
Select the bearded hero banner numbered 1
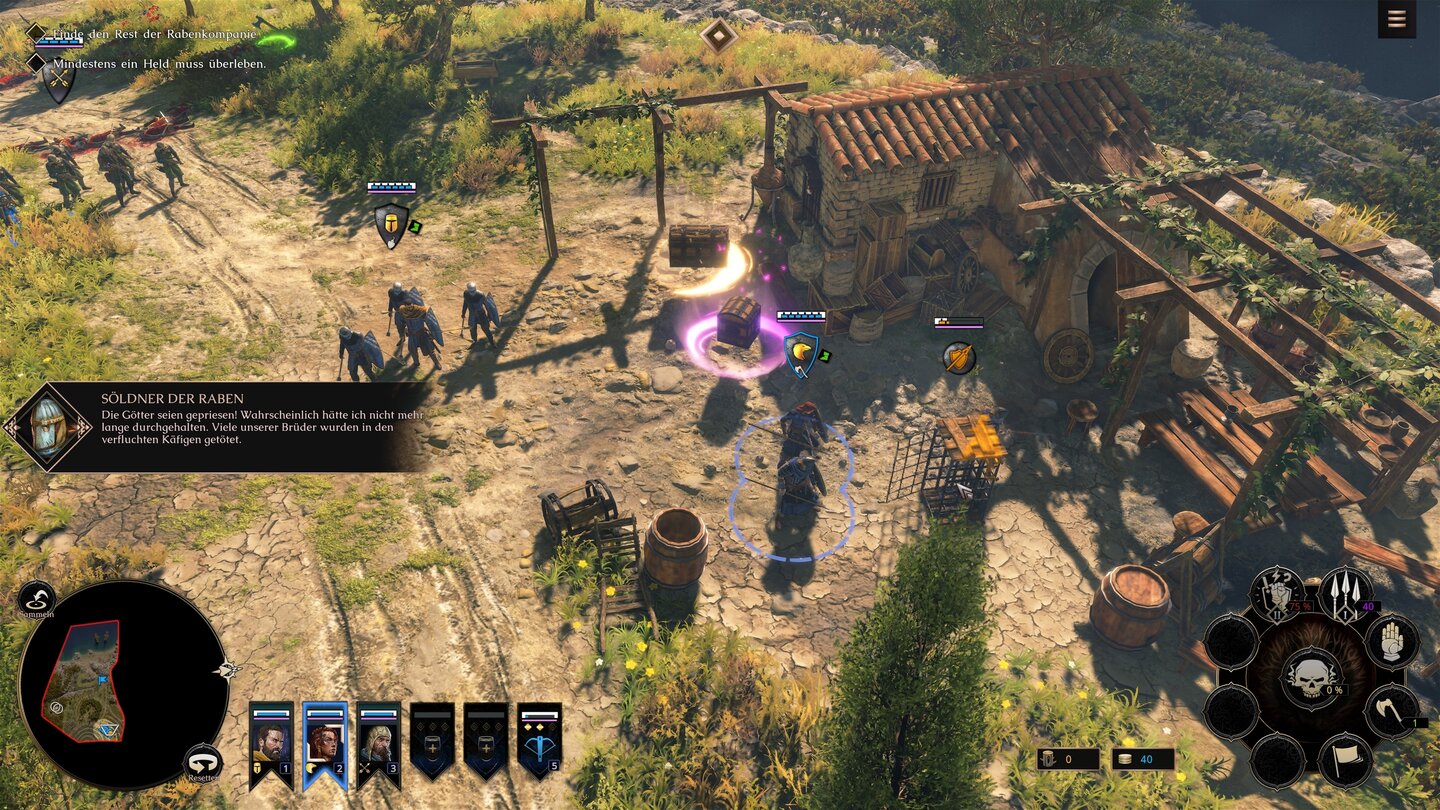271,742
